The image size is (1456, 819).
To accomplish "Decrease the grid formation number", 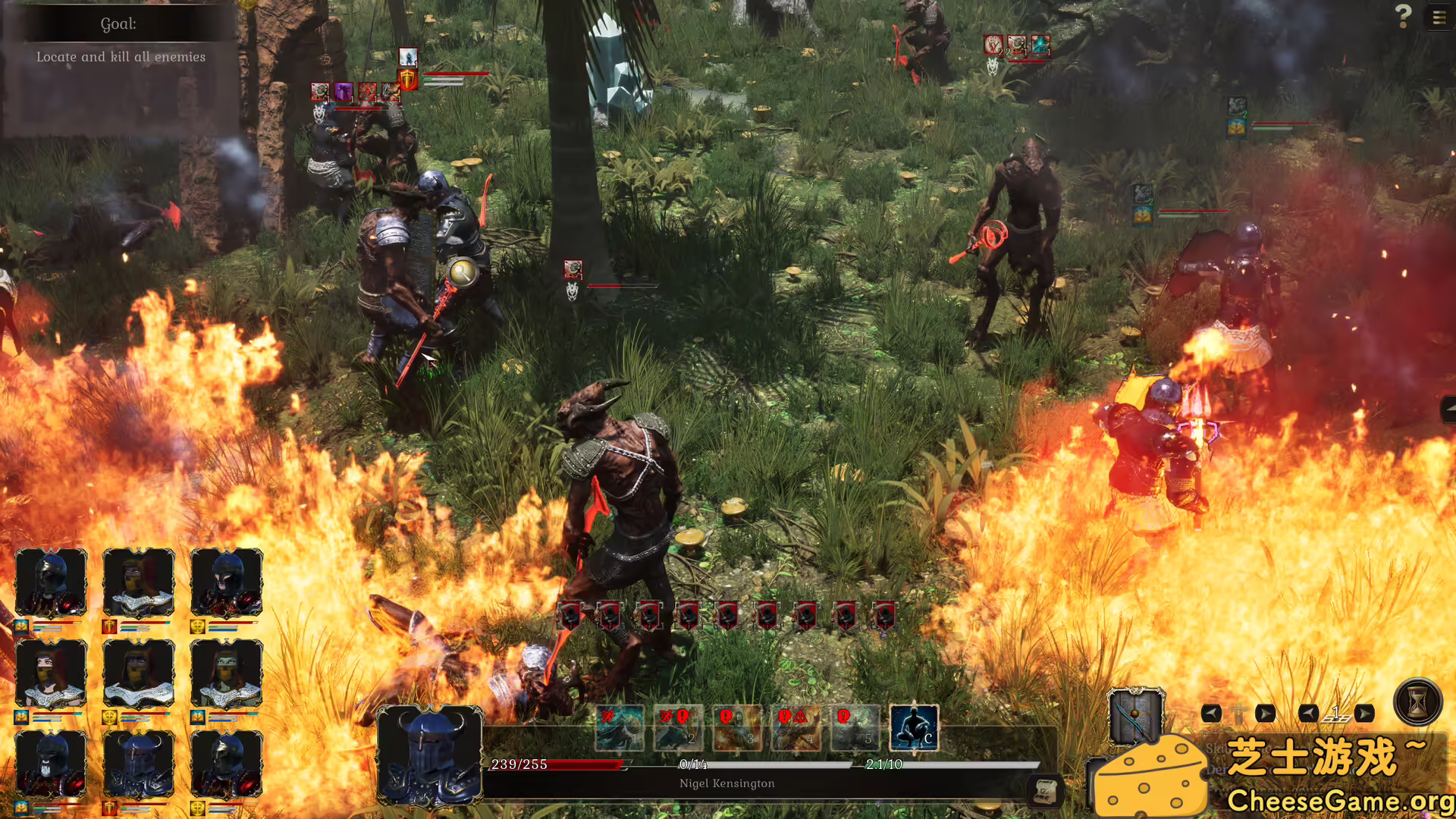I will pos(1308,714).
